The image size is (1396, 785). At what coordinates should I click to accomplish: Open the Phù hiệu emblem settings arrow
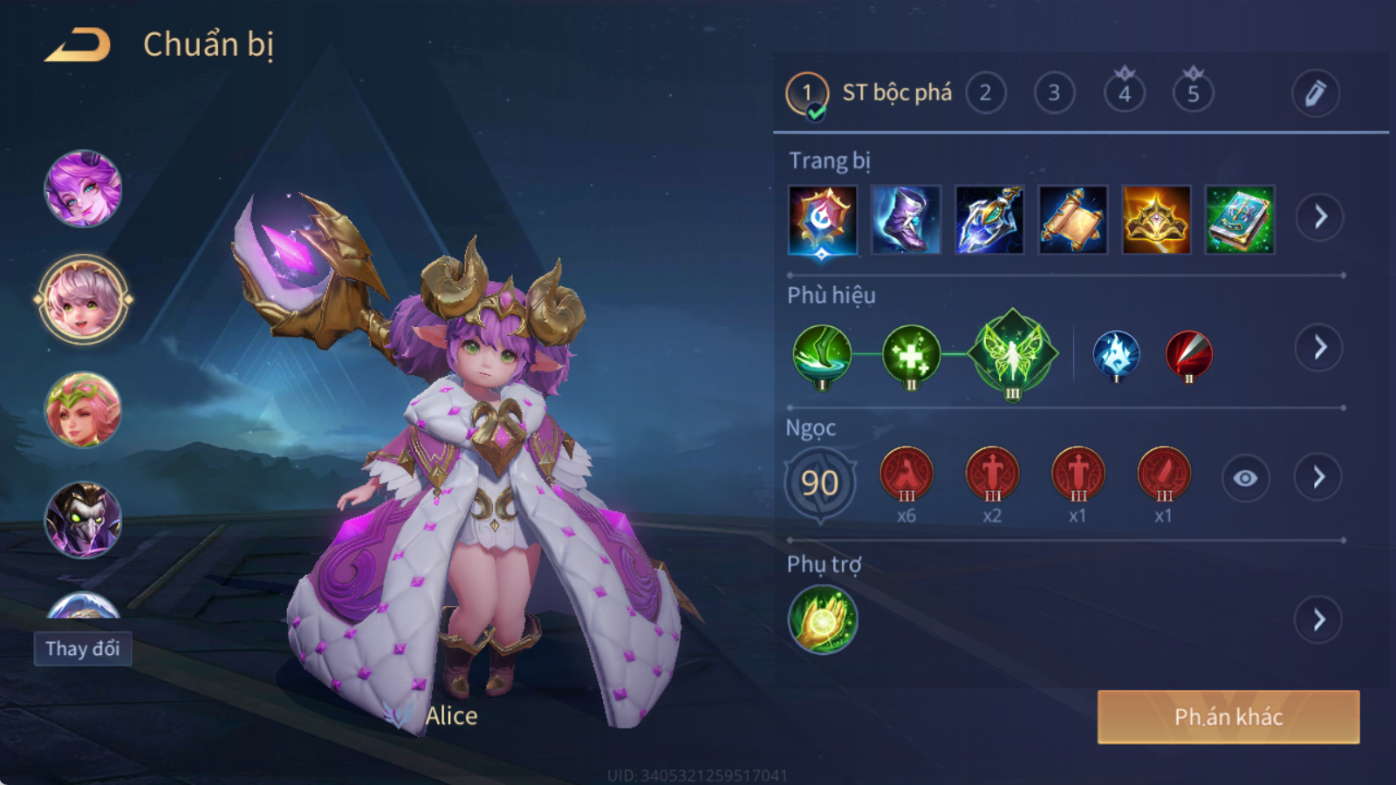[x=1320, y=347]
